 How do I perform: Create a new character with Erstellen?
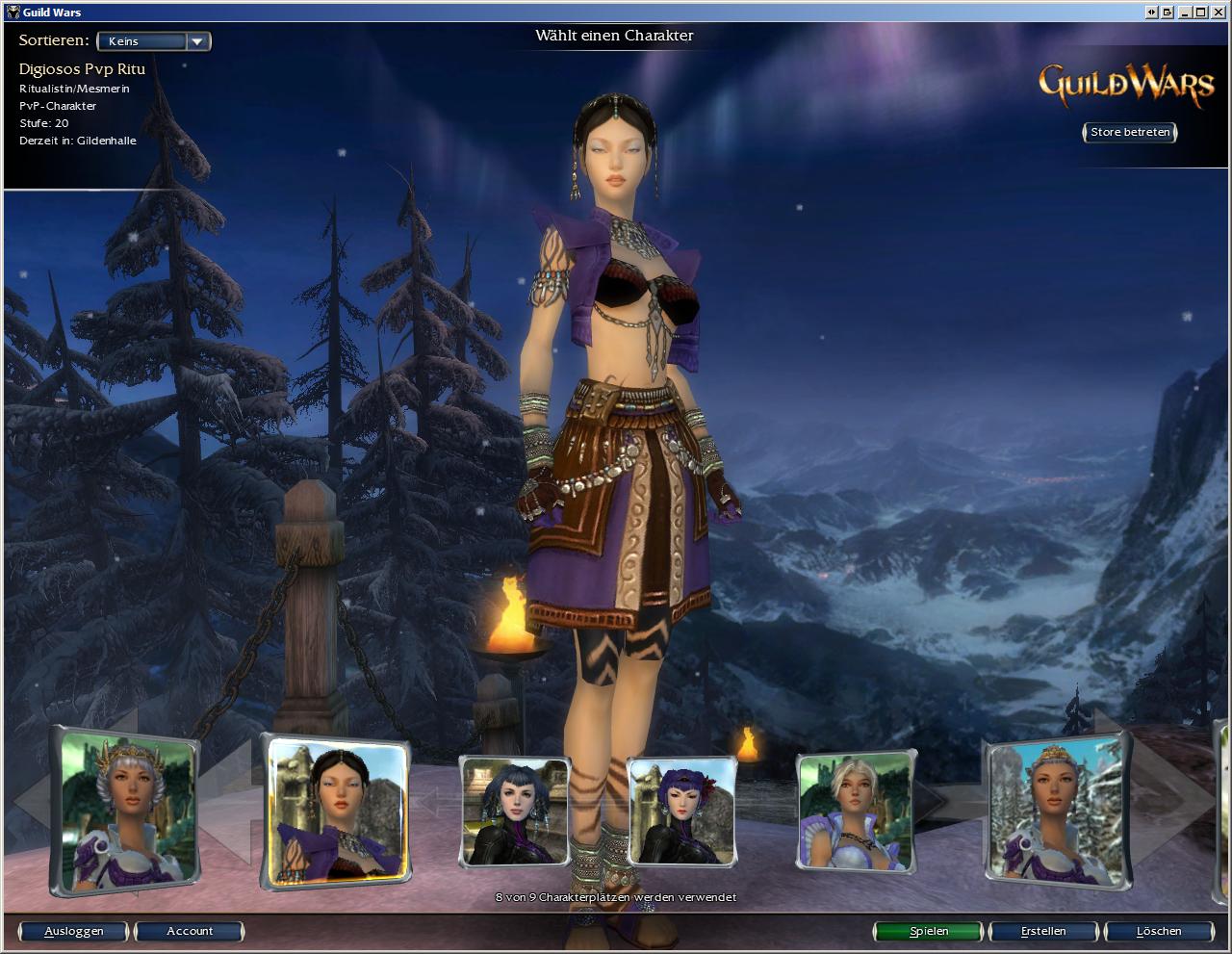click(1043, 931)
